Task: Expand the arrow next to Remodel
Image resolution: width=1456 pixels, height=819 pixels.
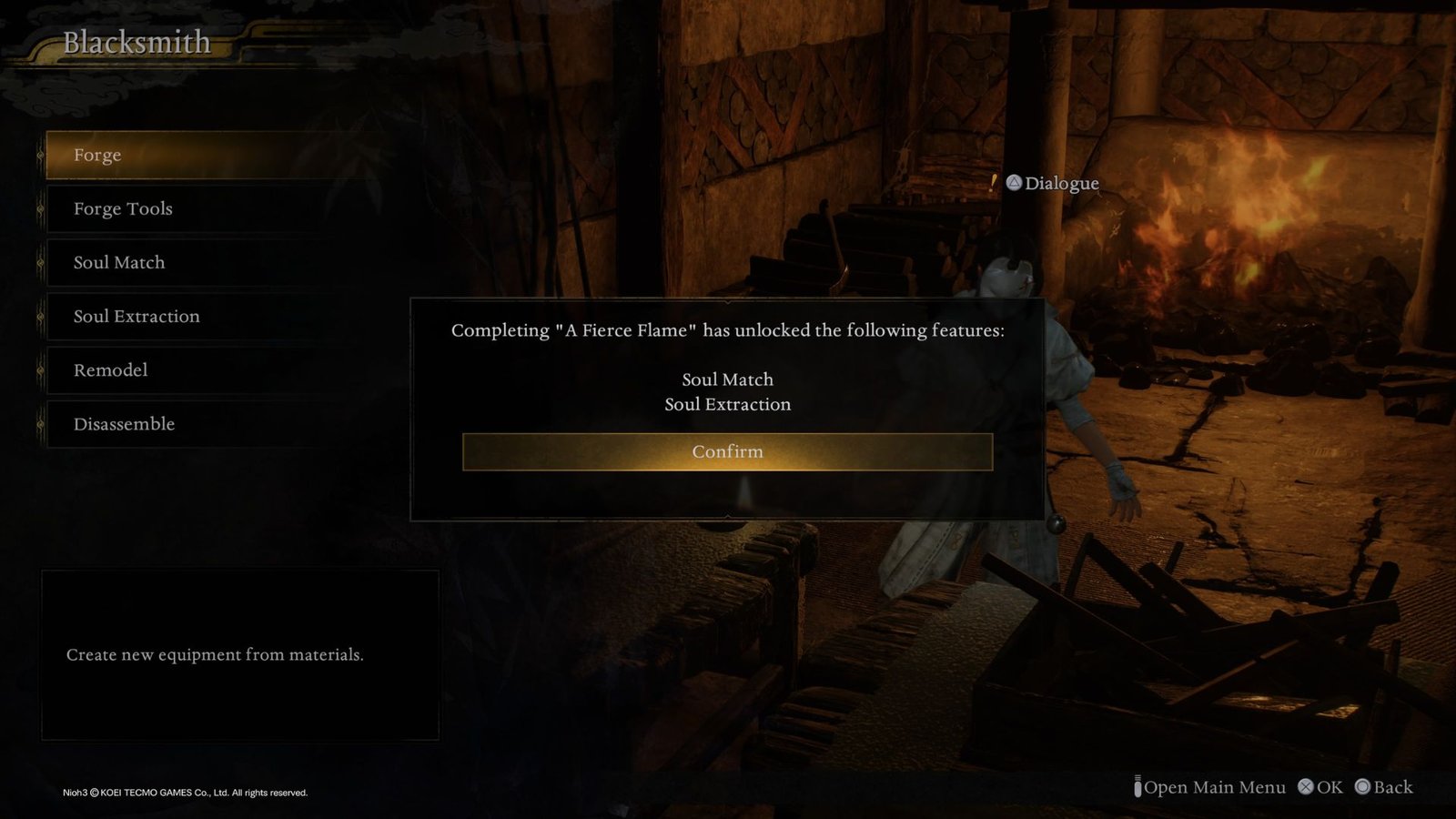Action: point(40,370)
